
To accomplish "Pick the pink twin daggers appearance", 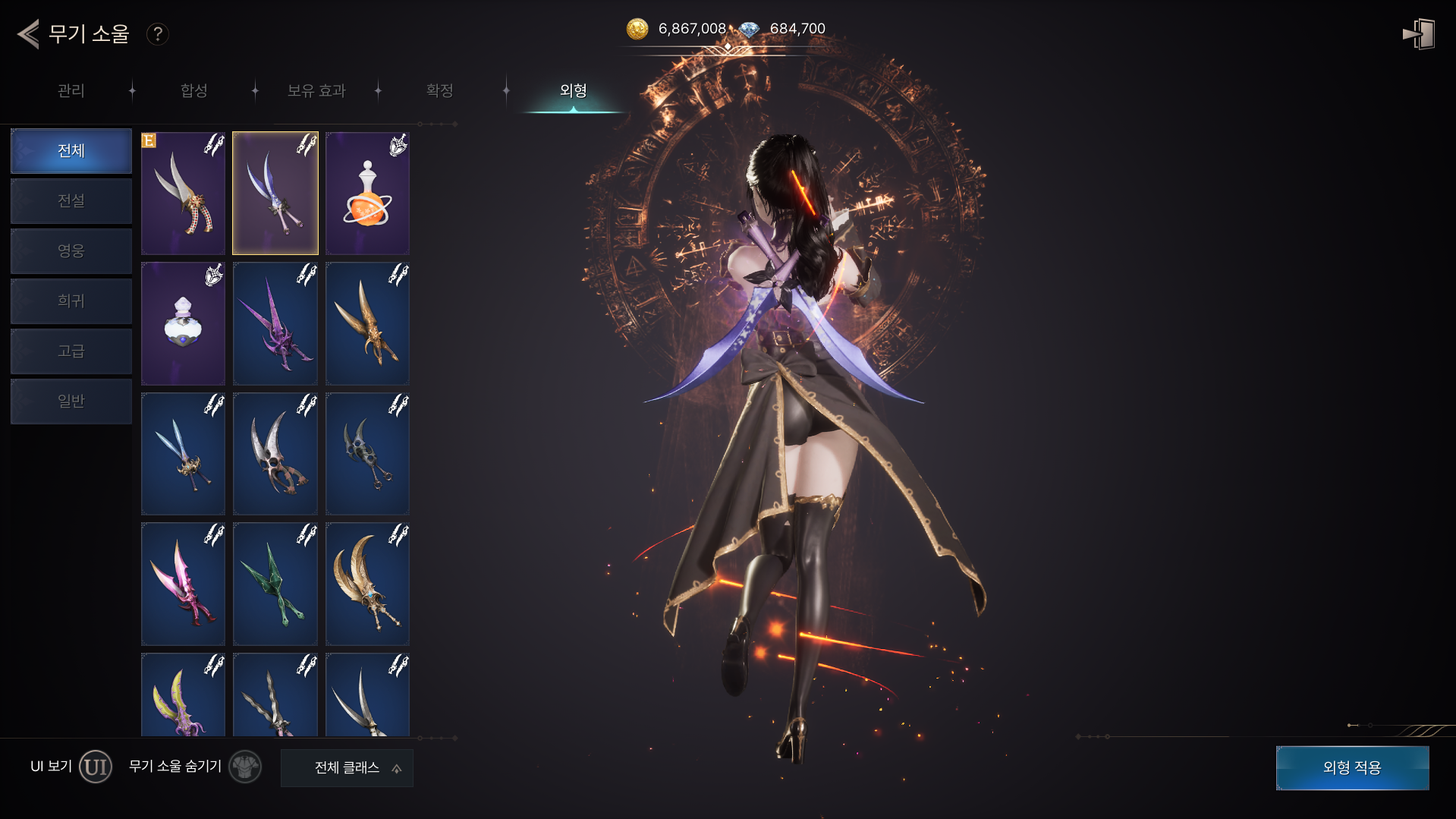I will (x=183, y=584).
